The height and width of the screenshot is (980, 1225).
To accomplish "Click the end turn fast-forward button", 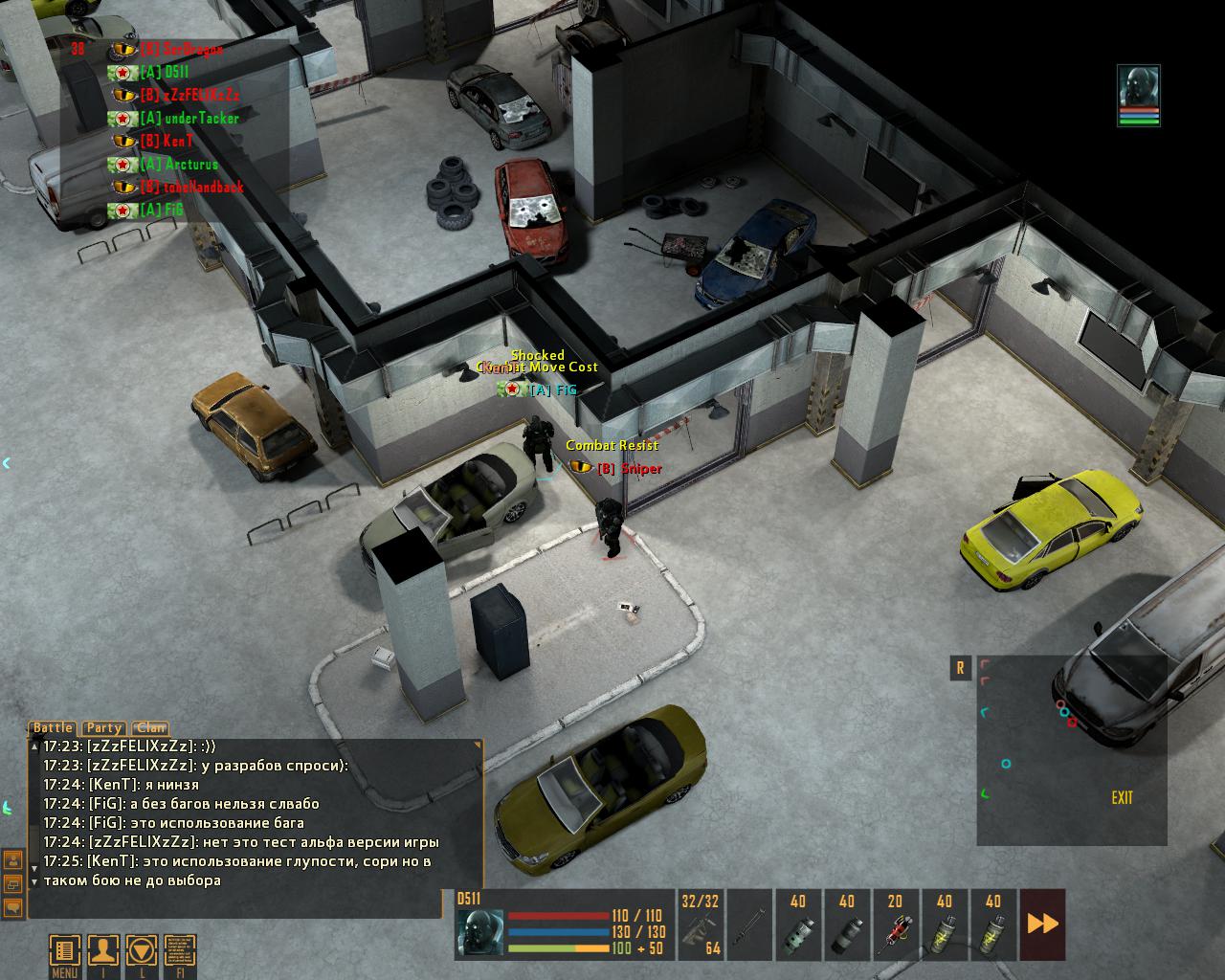I will coord(1042,924).
